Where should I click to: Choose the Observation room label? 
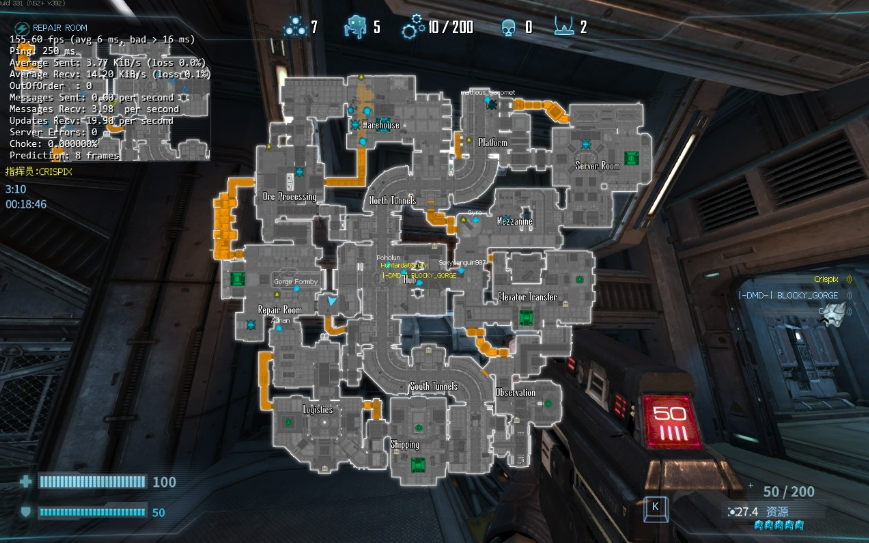point(515,393)
